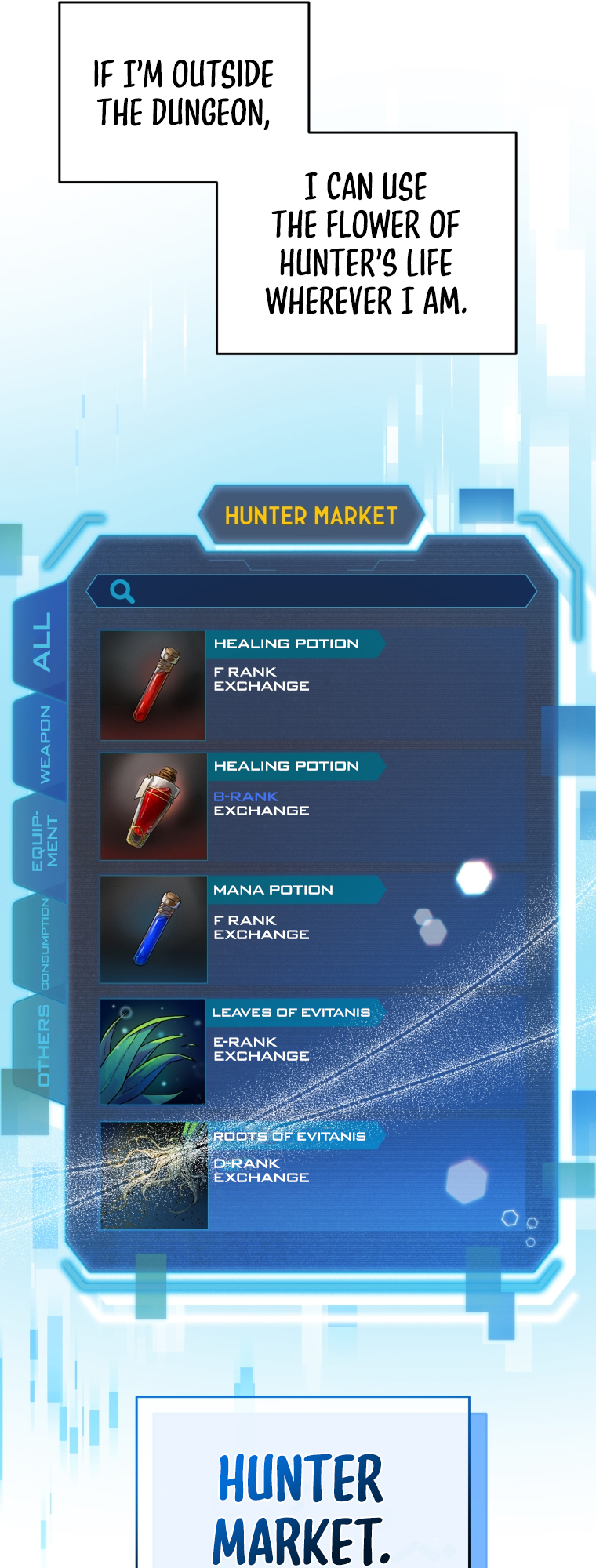Switch to the OTHERS tab
596x1568 pixels.
(44, 1046)
